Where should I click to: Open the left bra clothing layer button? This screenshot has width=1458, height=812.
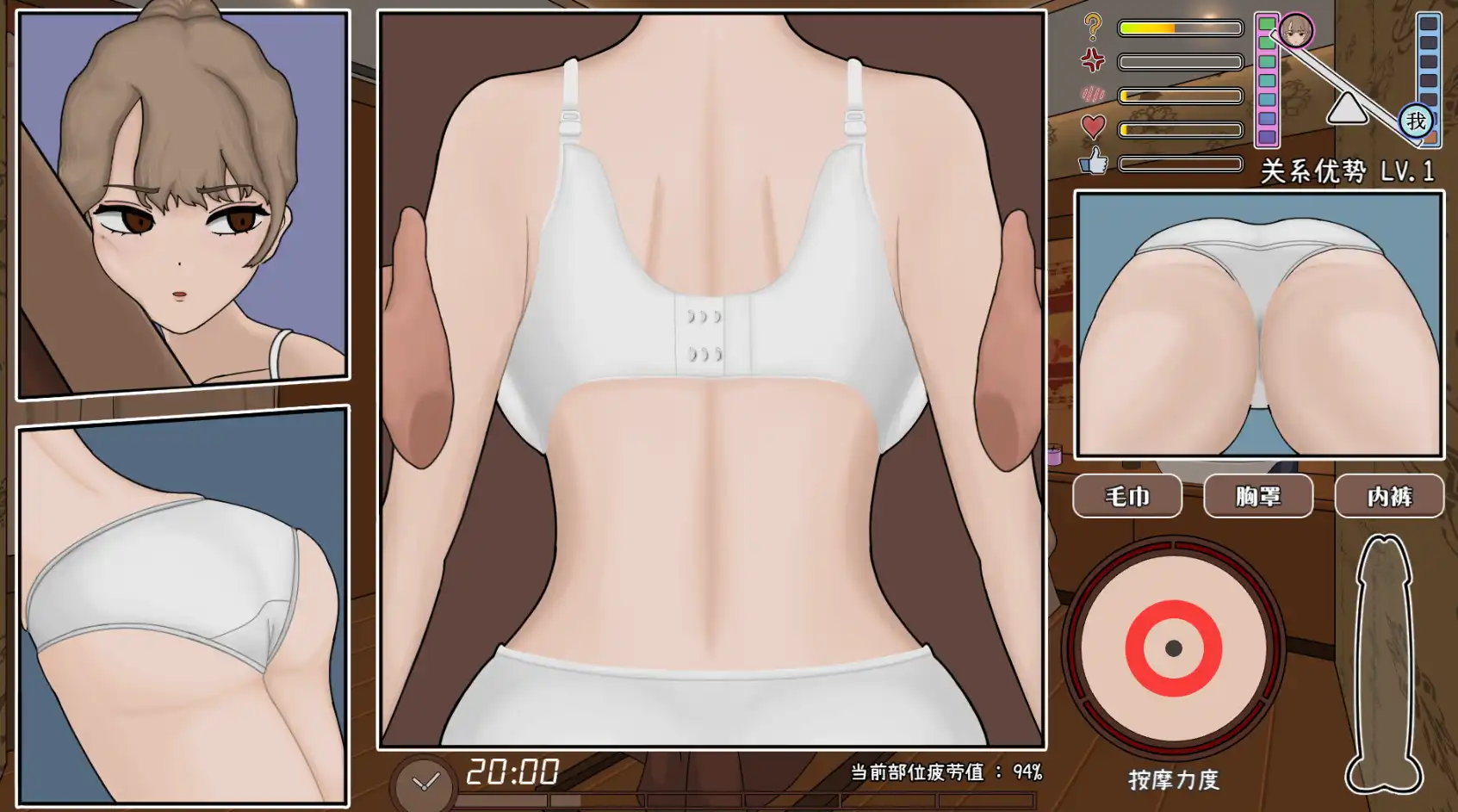tap(1259, 496)
